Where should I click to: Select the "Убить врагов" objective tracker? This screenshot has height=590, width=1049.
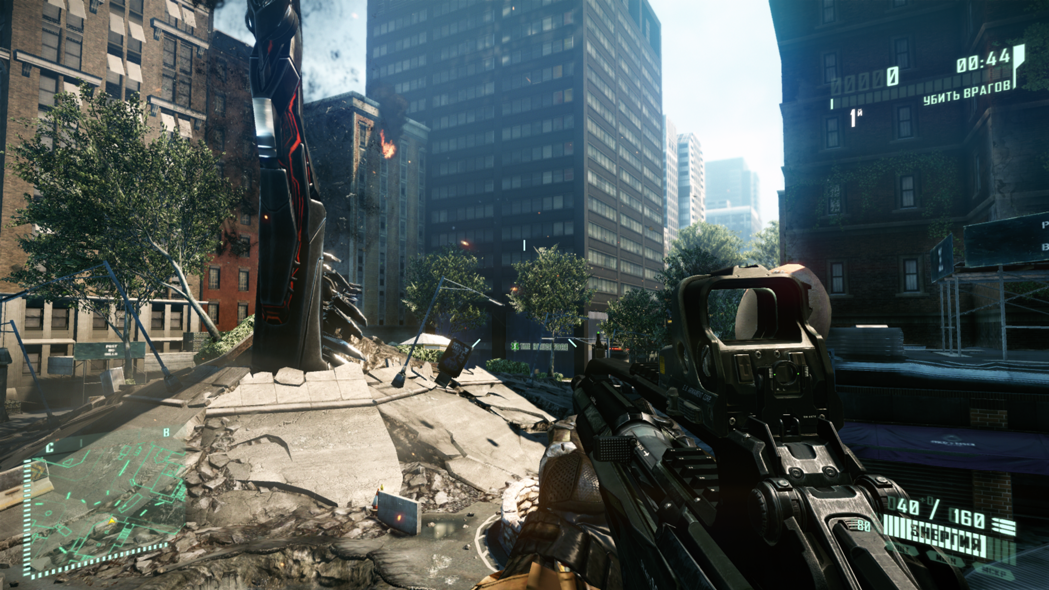coord(966,95)
